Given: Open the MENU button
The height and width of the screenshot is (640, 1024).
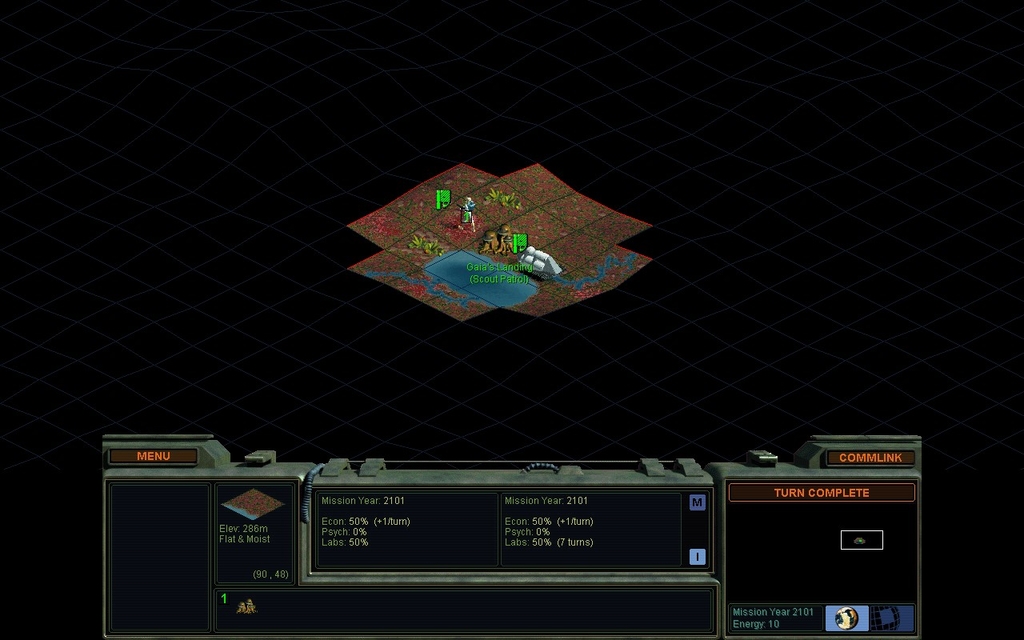Looking at the screenshot, I should pos(153,456).
